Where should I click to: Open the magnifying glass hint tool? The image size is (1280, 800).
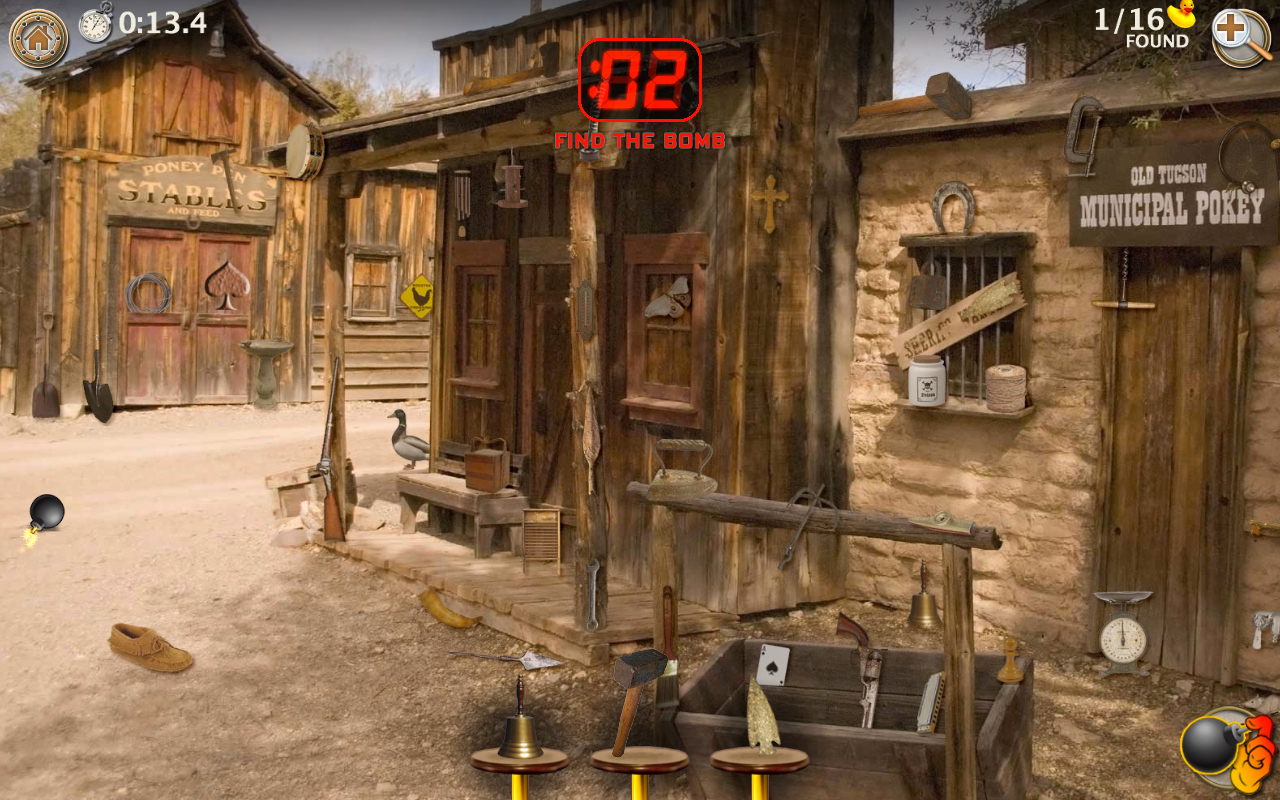1241,38
